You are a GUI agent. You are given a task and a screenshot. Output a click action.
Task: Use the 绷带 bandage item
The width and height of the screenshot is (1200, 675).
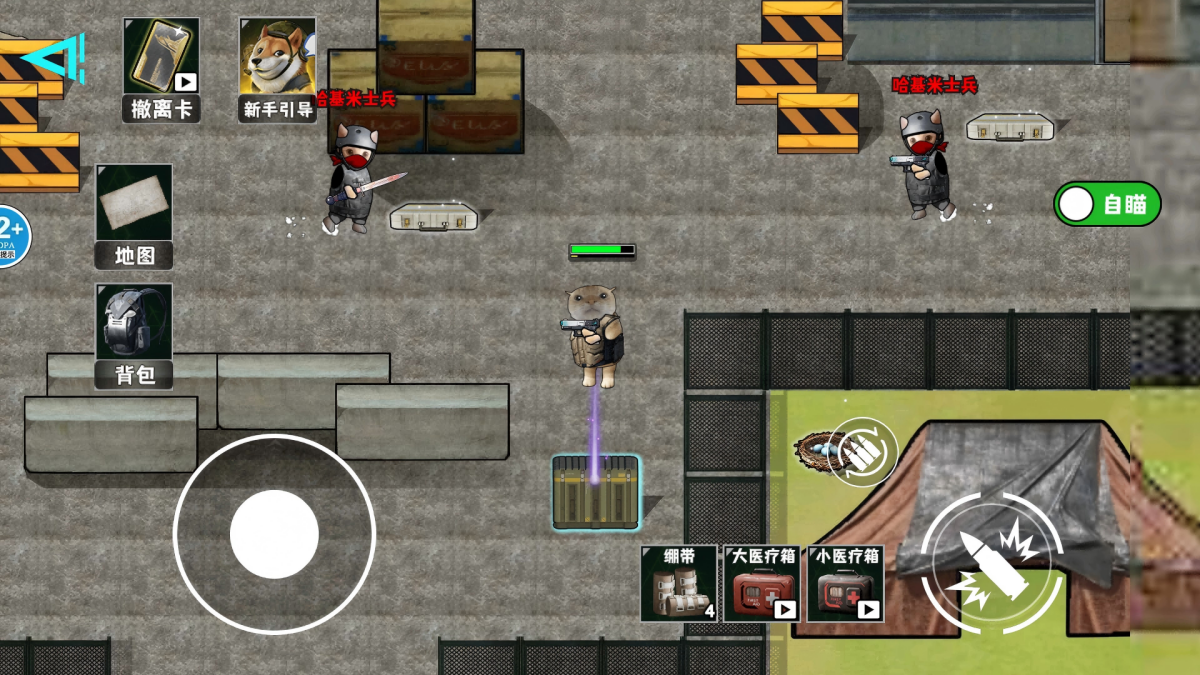[x=679, y=583]
